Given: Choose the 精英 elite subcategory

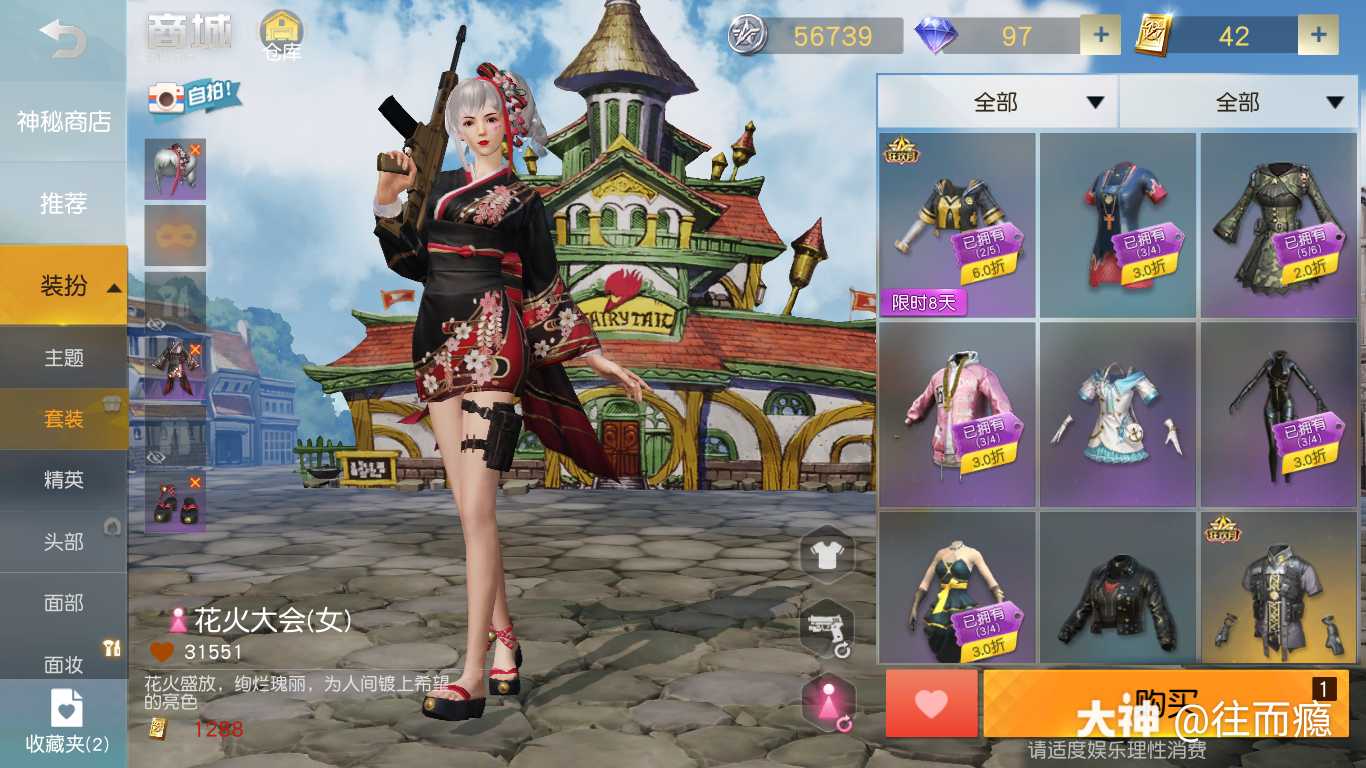Looking at the screenshot, I should [63, 480].
